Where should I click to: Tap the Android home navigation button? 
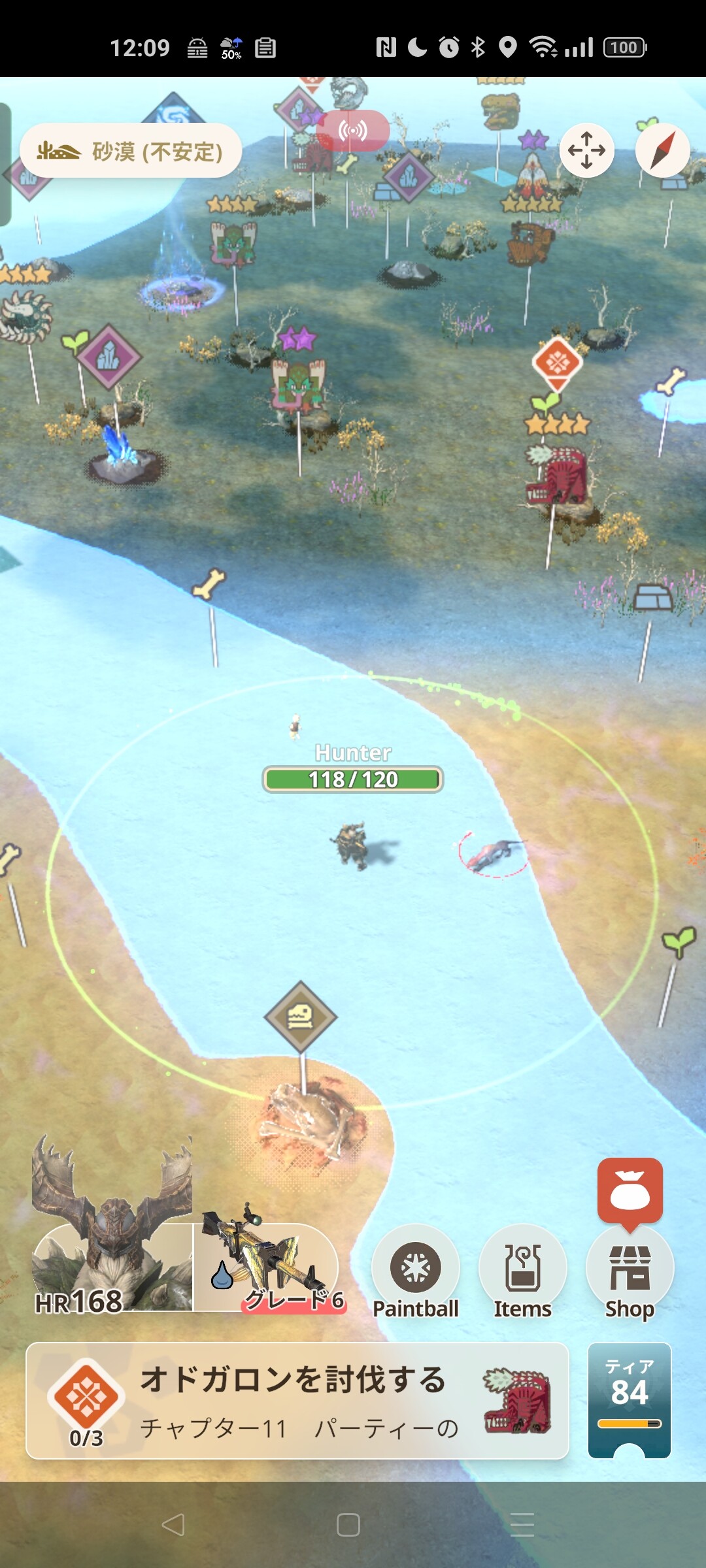348,1524
